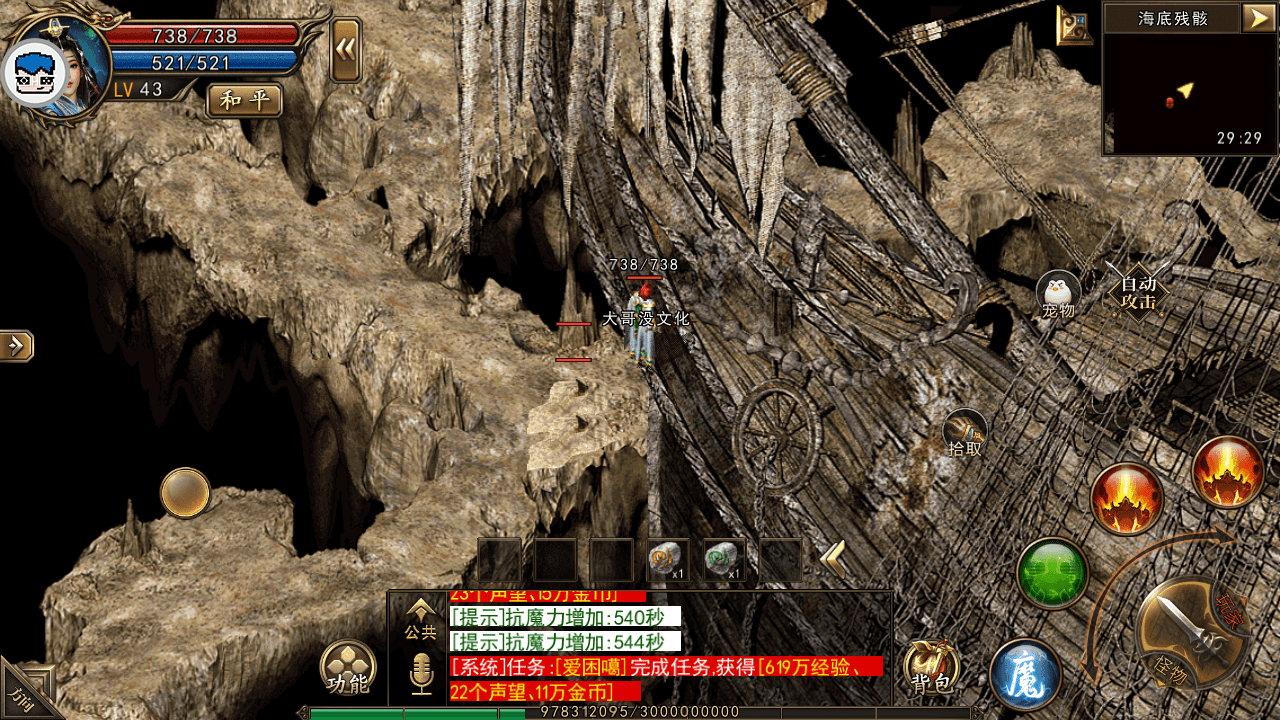Cast the blue 魔 skill

tap(1025, 673)
